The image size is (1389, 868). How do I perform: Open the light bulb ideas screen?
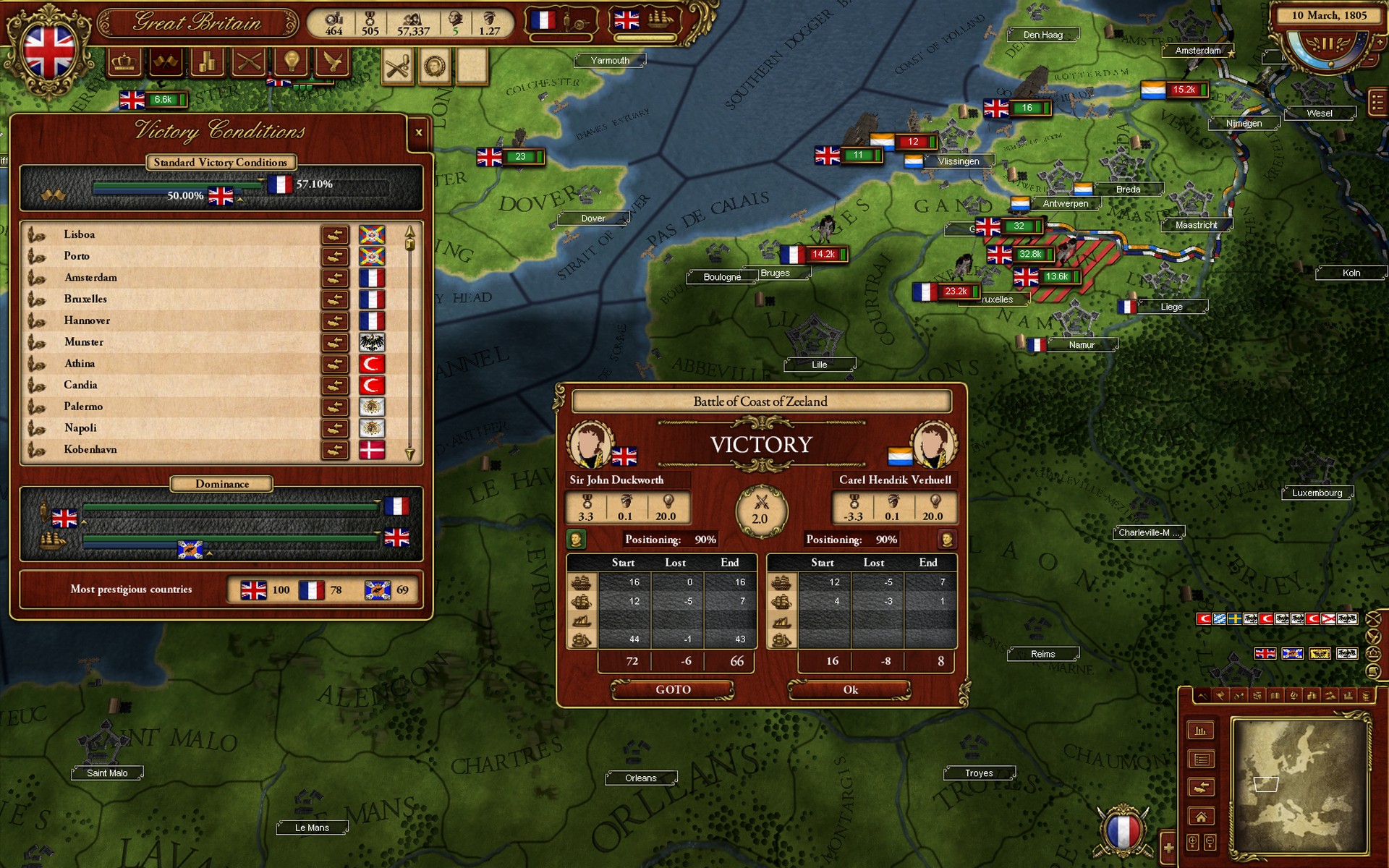(x=291, y=63)
